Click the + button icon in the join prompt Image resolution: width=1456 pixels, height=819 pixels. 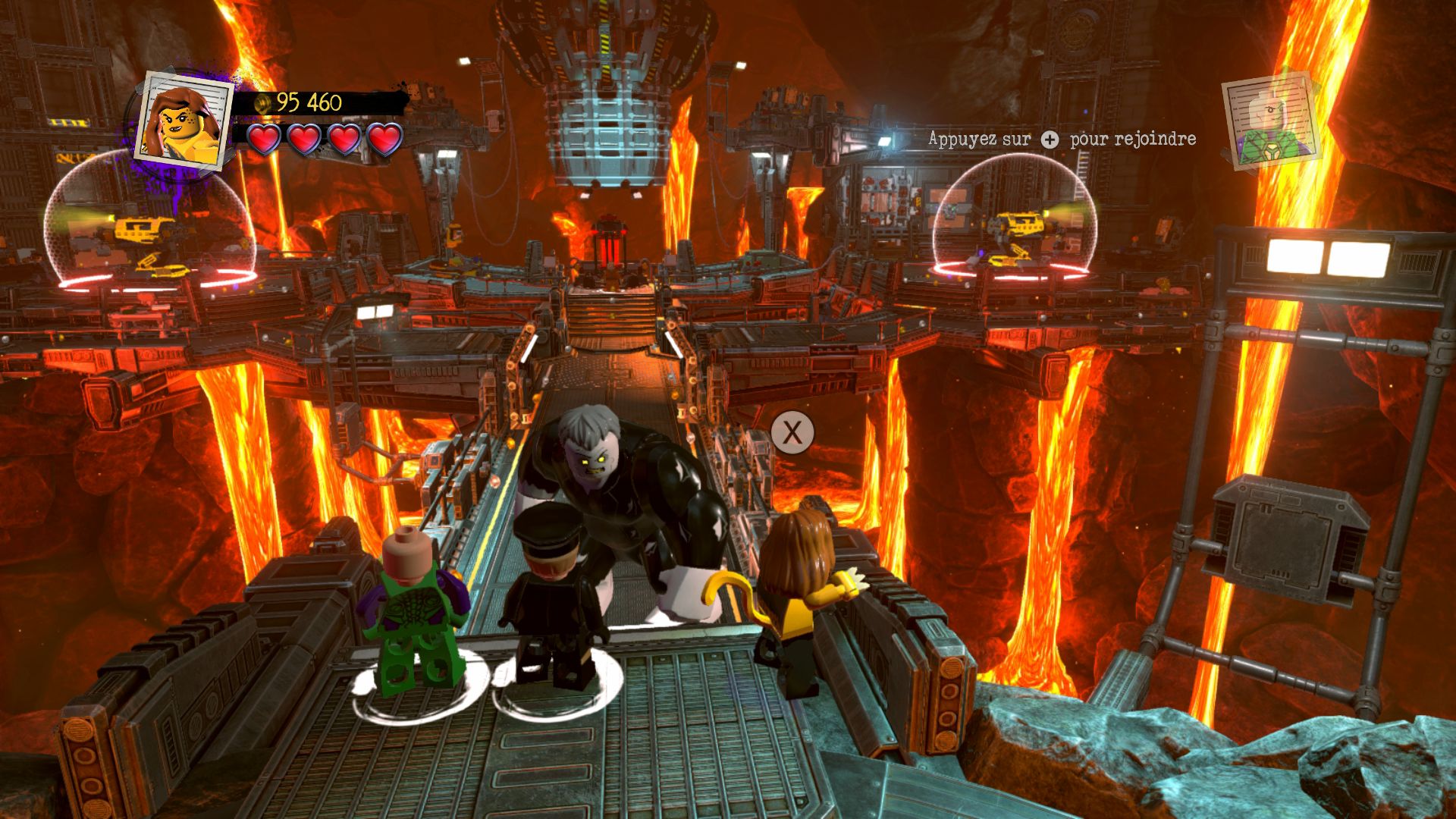1049,140
